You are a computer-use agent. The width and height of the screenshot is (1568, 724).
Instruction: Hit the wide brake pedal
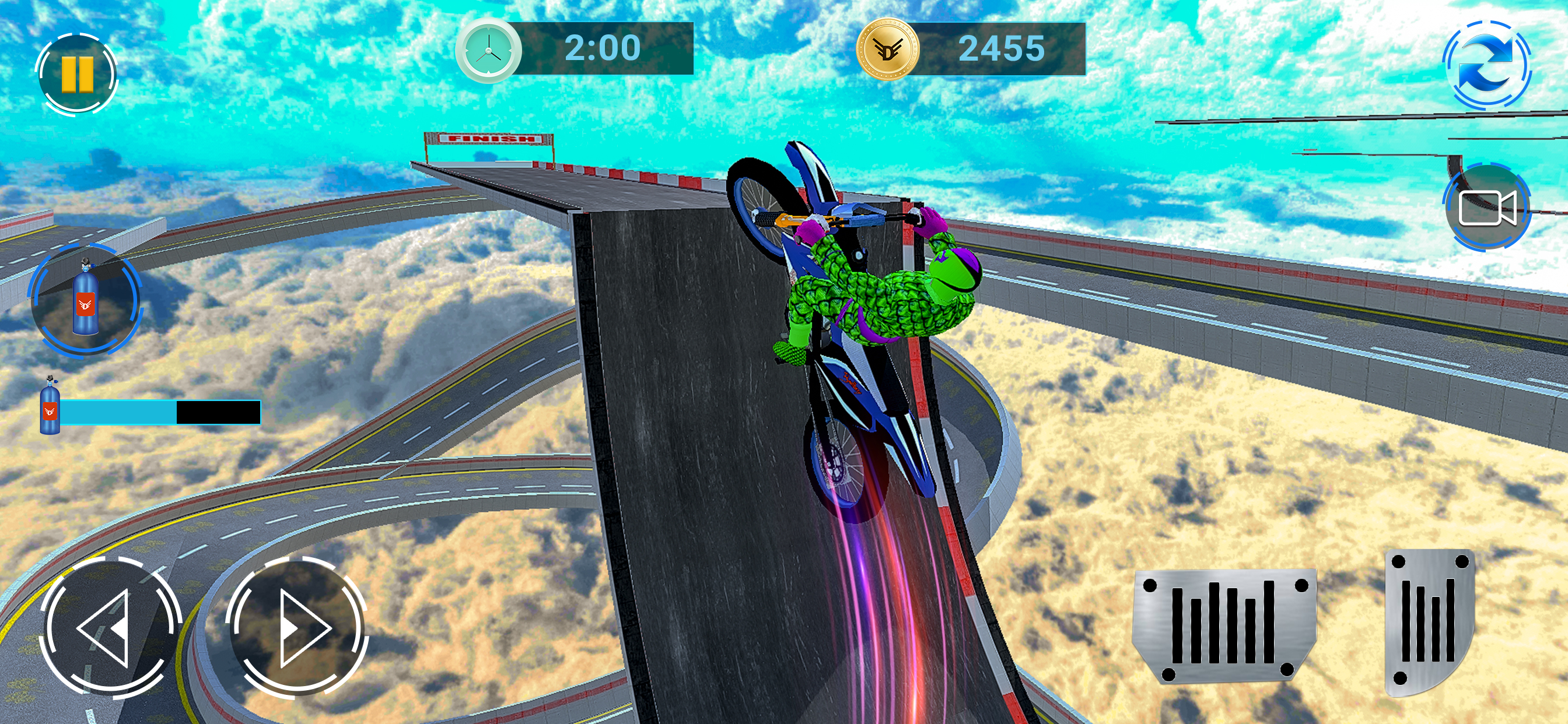coord(1224,625)
